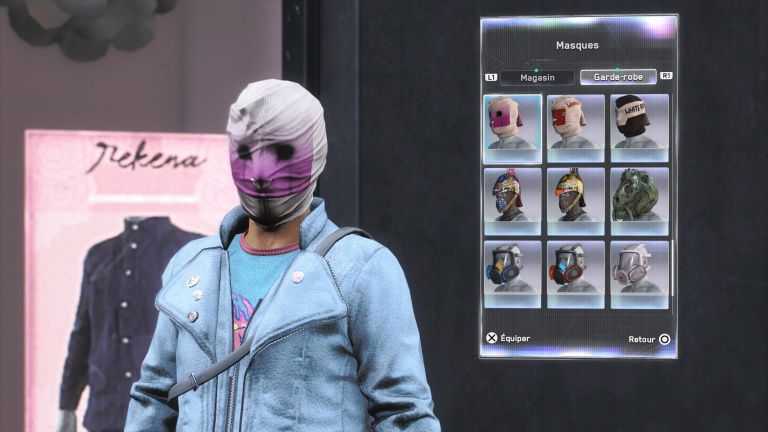Select the green monster head mask
768x432 pixels.
639,200
